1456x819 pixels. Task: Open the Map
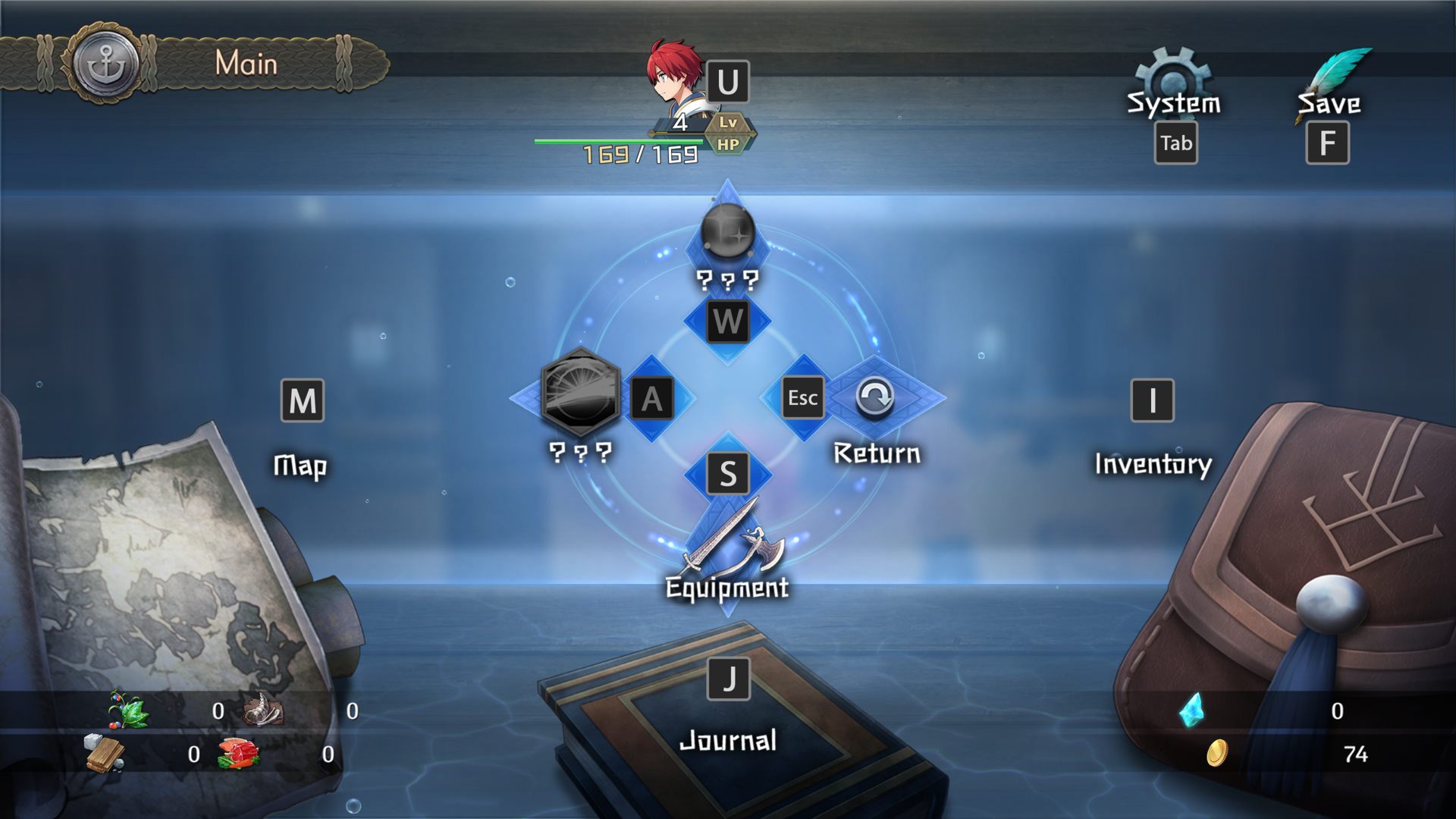[300, 464]
